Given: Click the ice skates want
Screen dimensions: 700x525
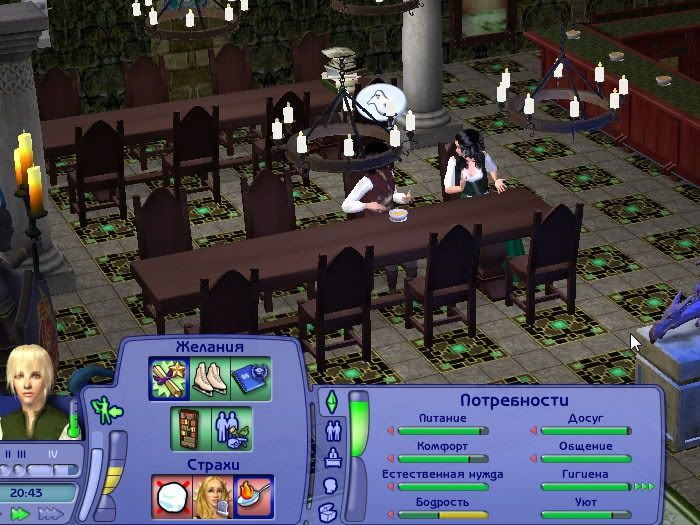Looking at the screenshot, I should click(x=208, y=378).
